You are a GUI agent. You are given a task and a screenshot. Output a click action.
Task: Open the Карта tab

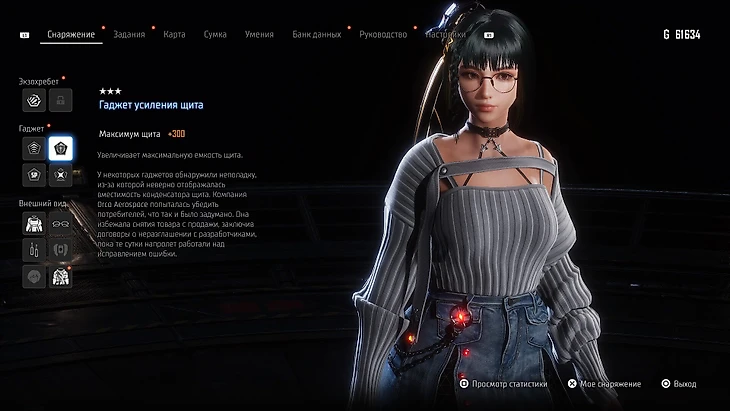click(x=174, y=34)
